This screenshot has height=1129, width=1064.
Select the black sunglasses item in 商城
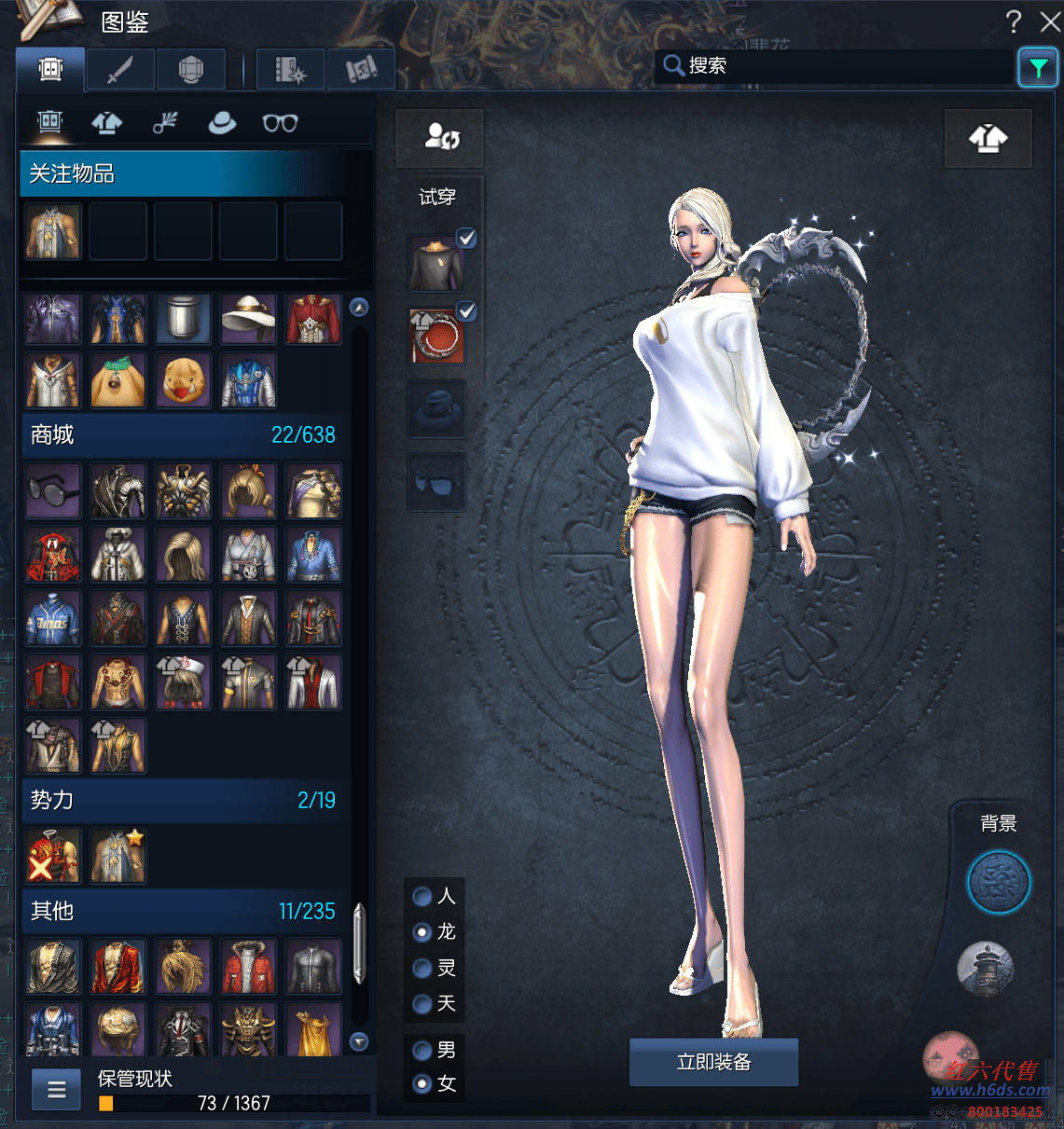click(x=53, y=490)
